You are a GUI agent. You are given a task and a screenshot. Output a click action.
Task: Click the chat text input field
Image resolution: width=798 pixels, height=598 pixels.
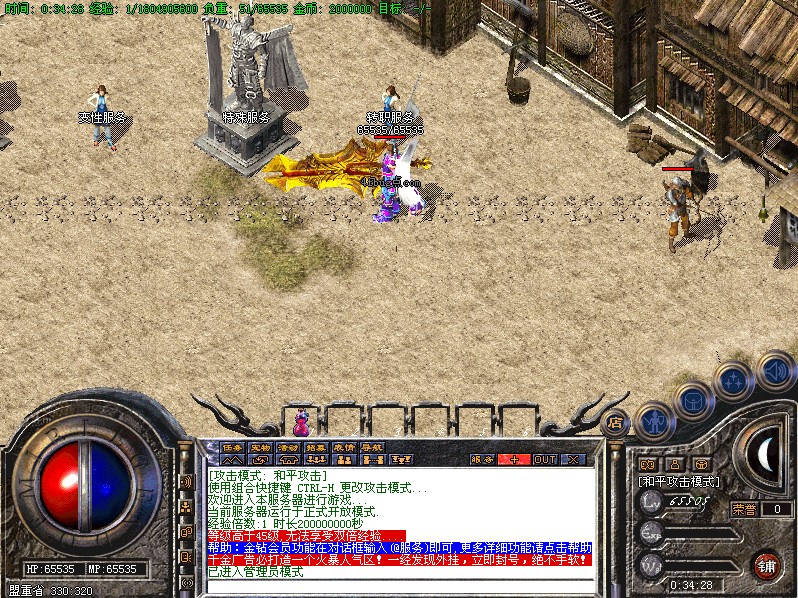(x=400, y=585)
